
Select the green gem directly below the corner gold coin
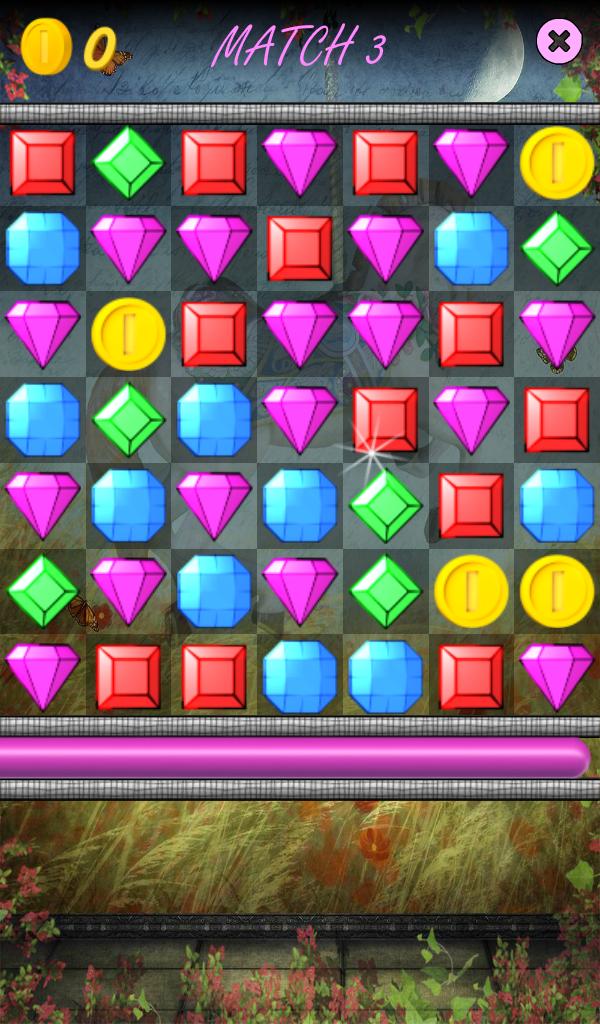pyautogui.click(x=557, y=249)
